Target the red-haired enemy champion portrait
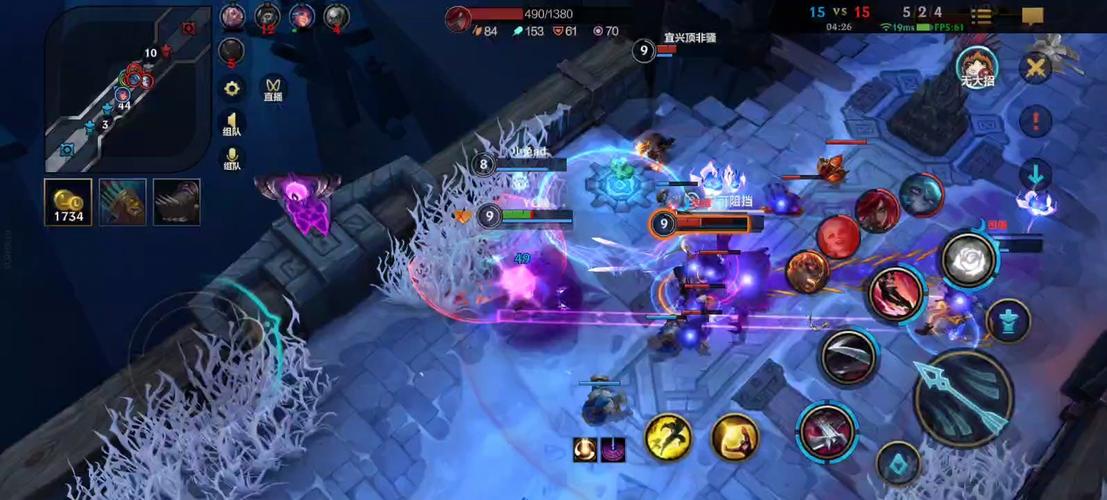Viewport: 1107px width, 500px height. [x=876, y=211]
